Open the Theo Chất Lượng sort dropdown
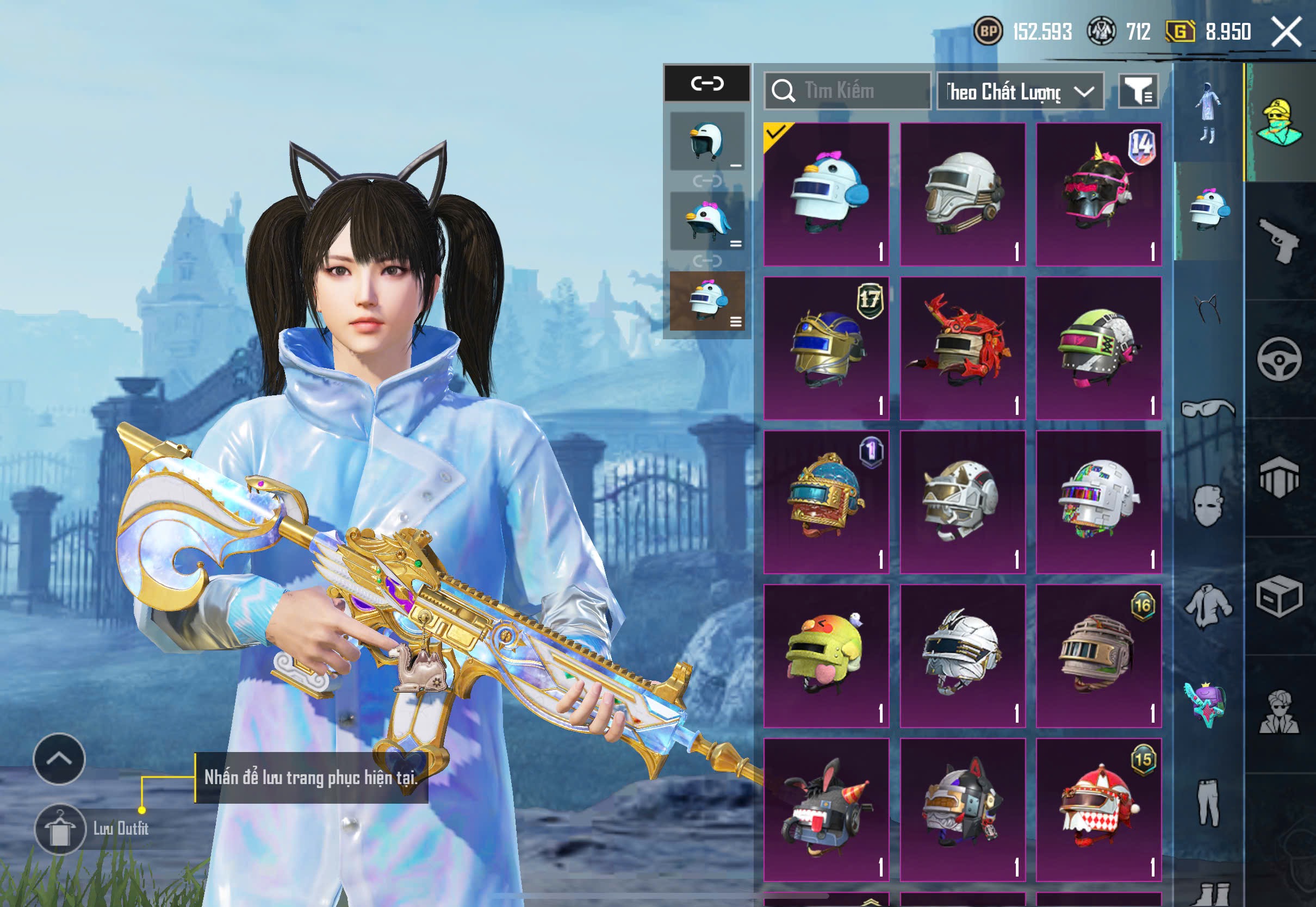Image resolution: width=1316 pixels, height=907 pixels. pyautogui.click(x=1020, y=91)
